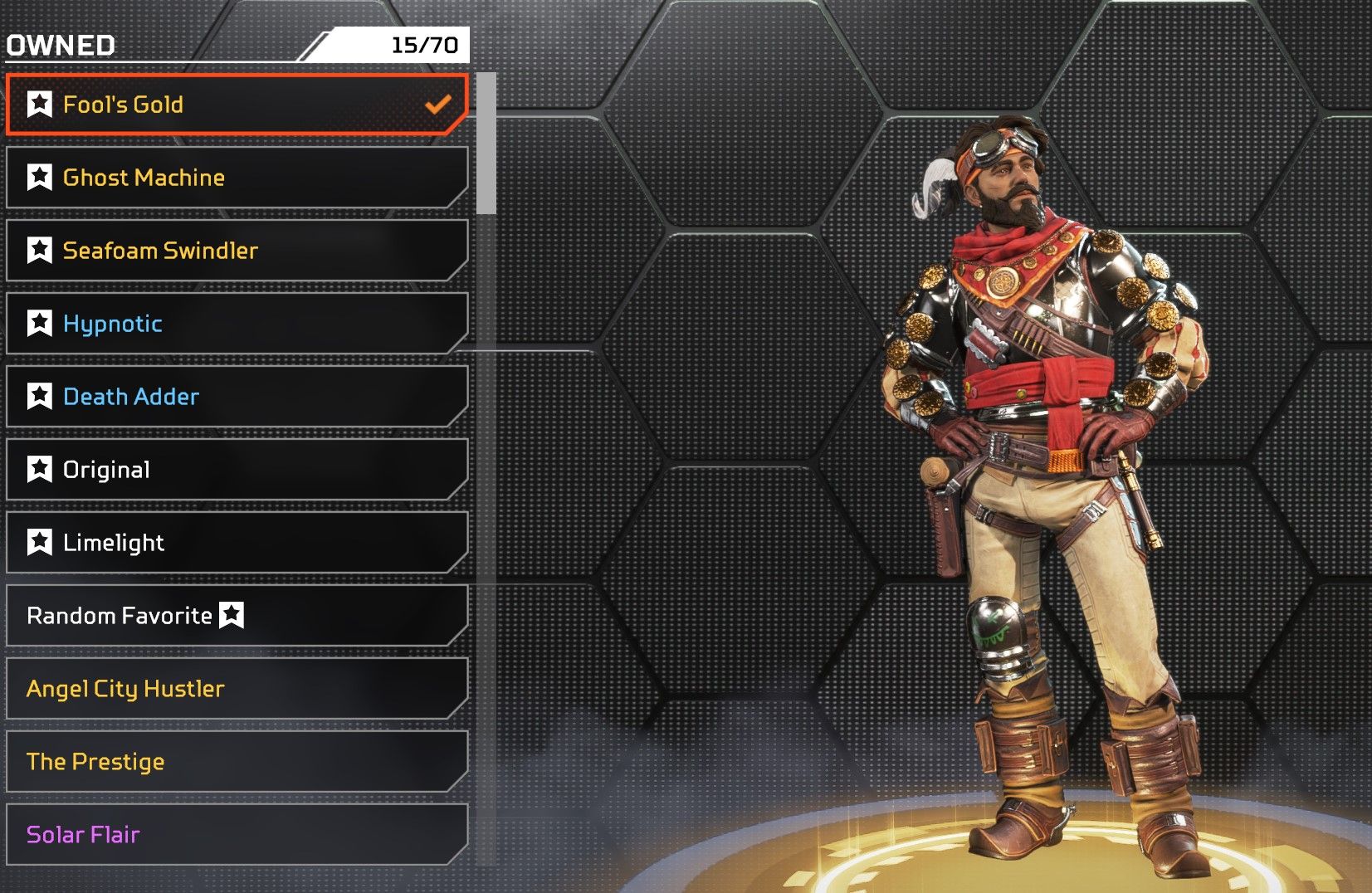Select the Angel City Hustler skin
The width and height of the screenshot is (1372, 893).
tap(237, 689)
